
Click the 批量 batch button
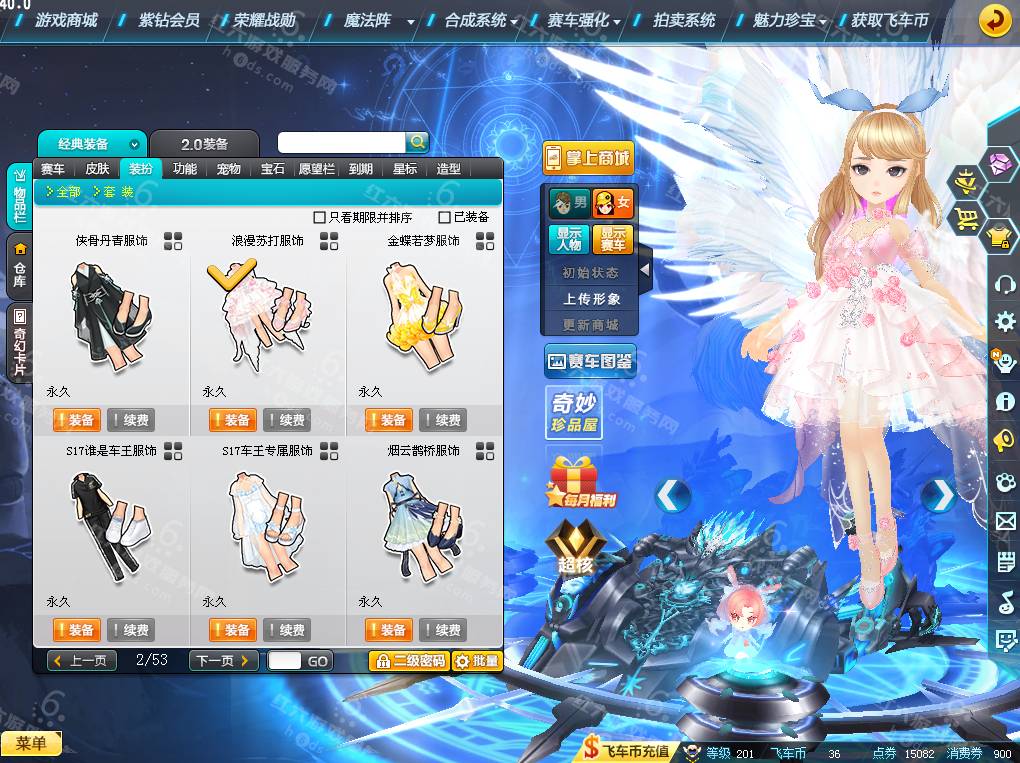(476, 661)
